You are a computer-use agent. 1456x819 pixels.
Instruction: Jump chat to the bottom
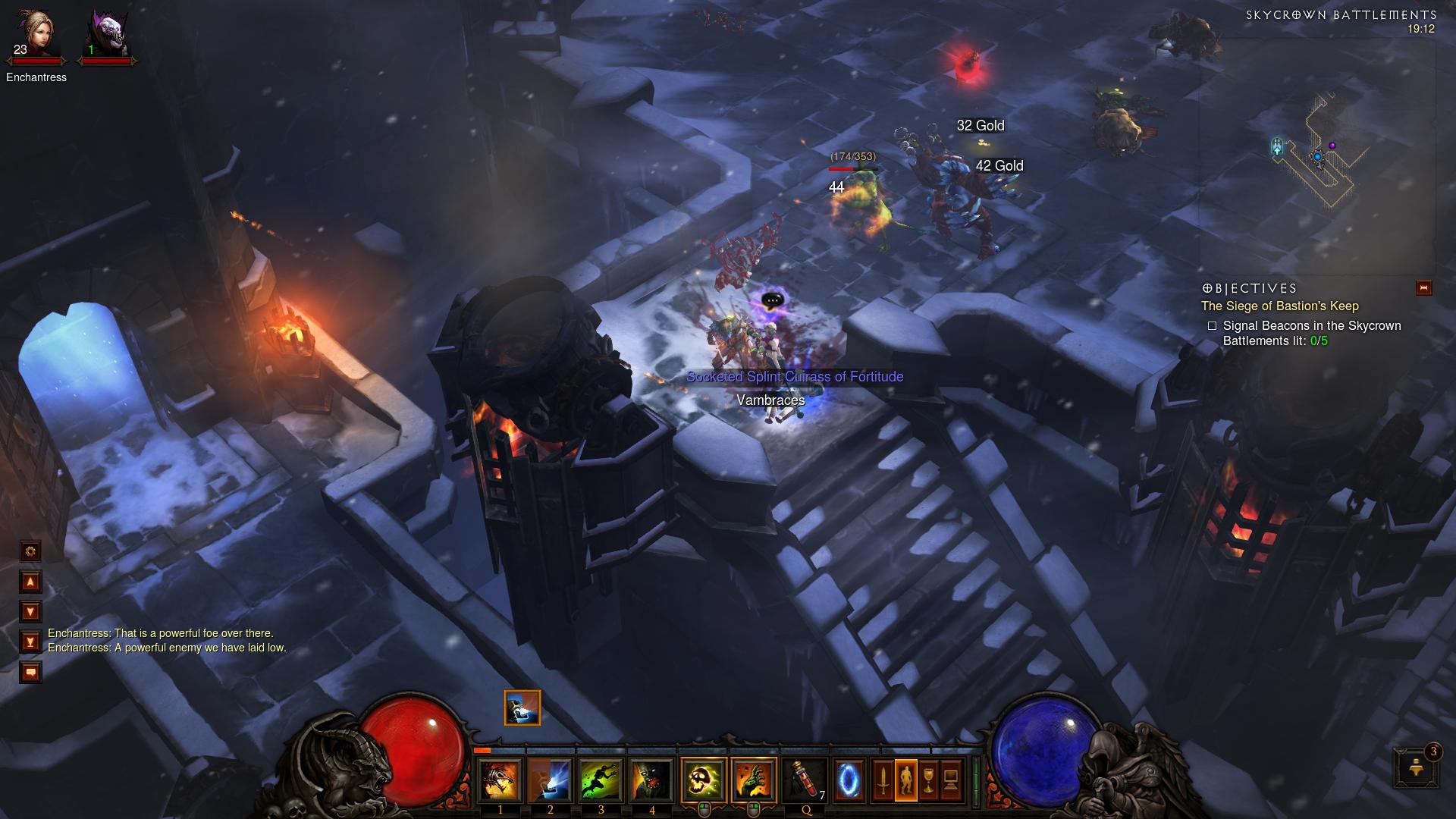[30, 642]
